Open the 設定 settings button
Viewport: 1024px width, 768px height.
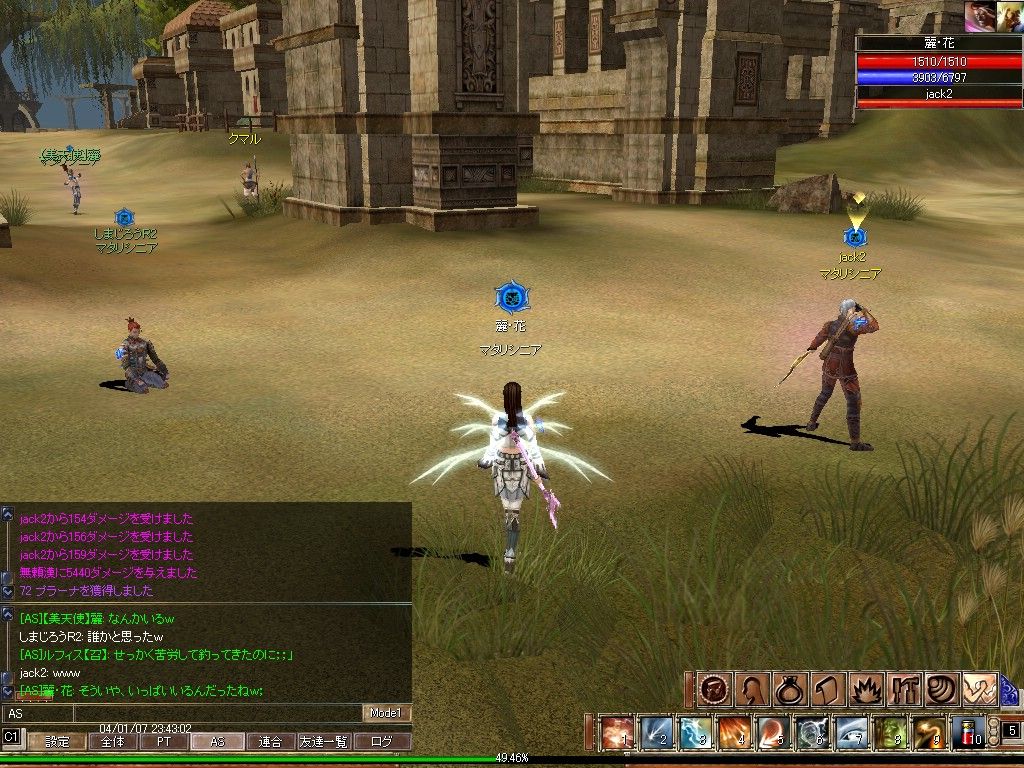pyautogui.click(x=57, y=742)
